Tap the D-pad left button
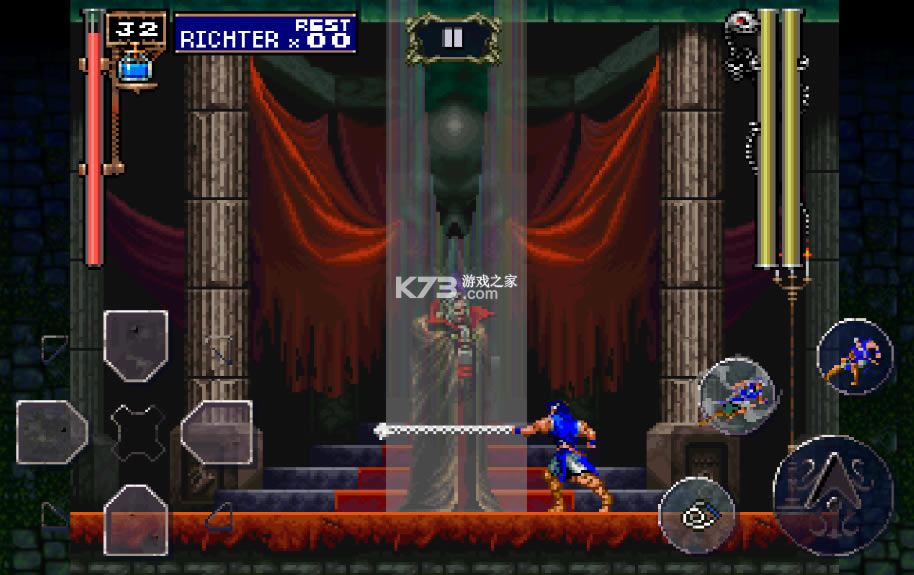This screenshot has height=575, width=914. click(x=52, y=432)
